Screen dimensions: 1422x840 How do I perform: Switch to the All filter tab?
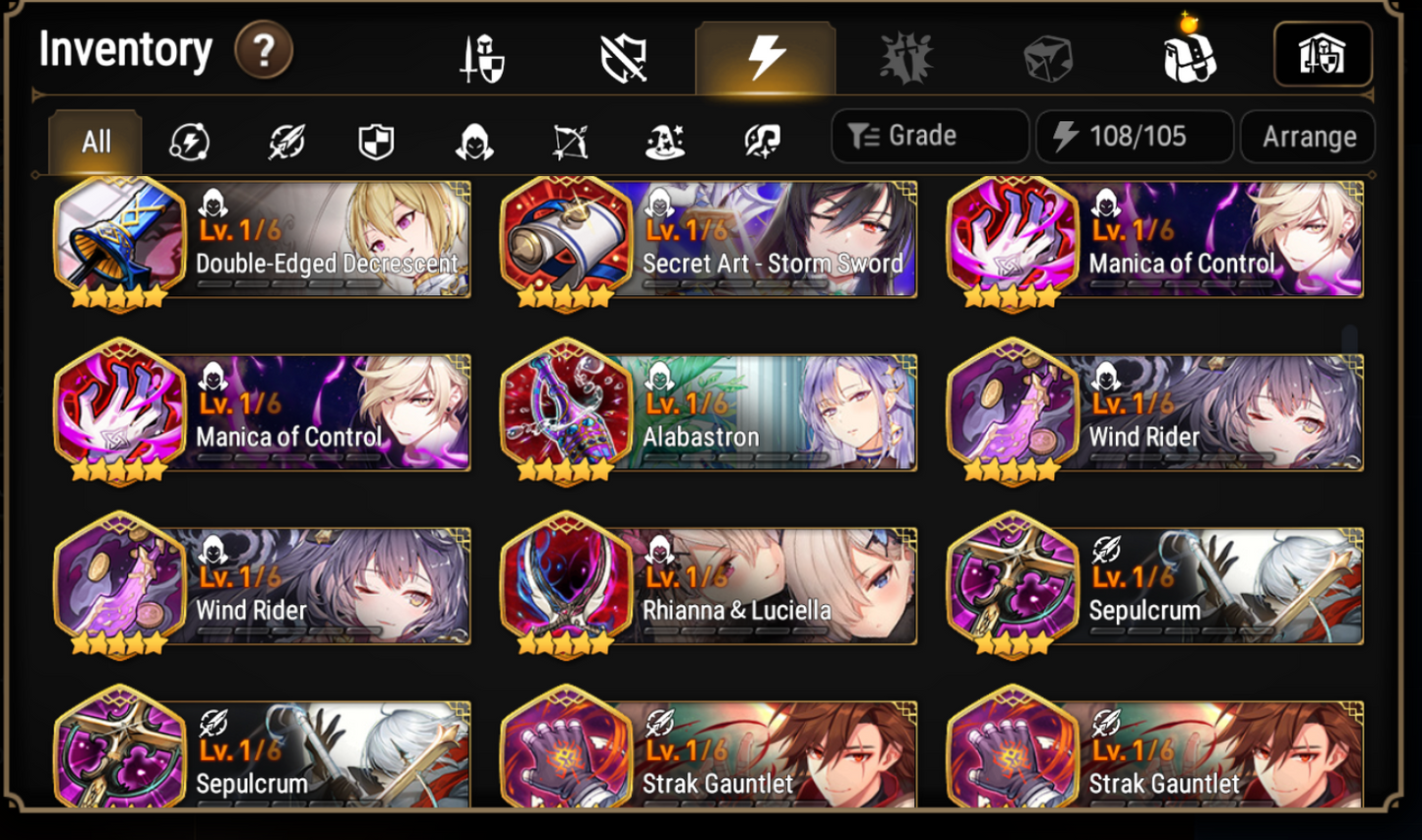click(94, 141)
